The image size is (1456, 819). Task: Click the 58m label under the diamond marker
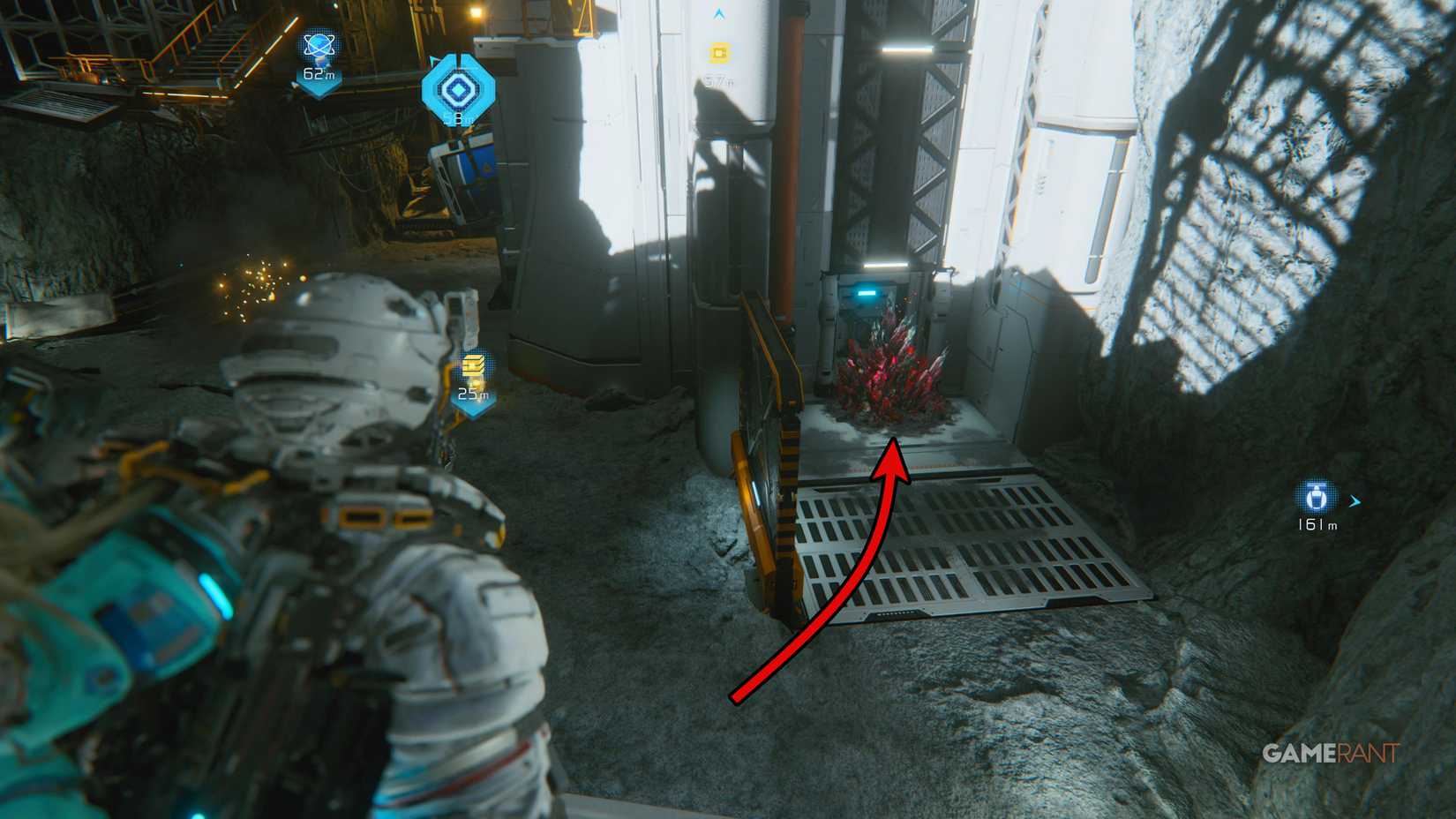click(459, 116)
